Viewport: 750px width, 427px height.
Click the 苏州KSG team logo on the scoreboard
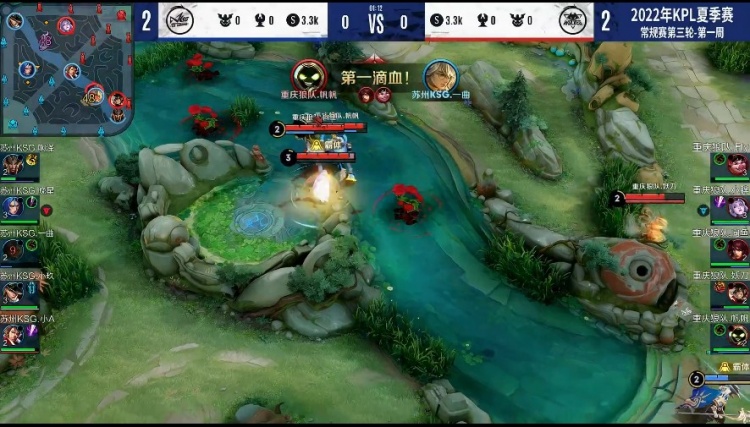click(179, 20)
